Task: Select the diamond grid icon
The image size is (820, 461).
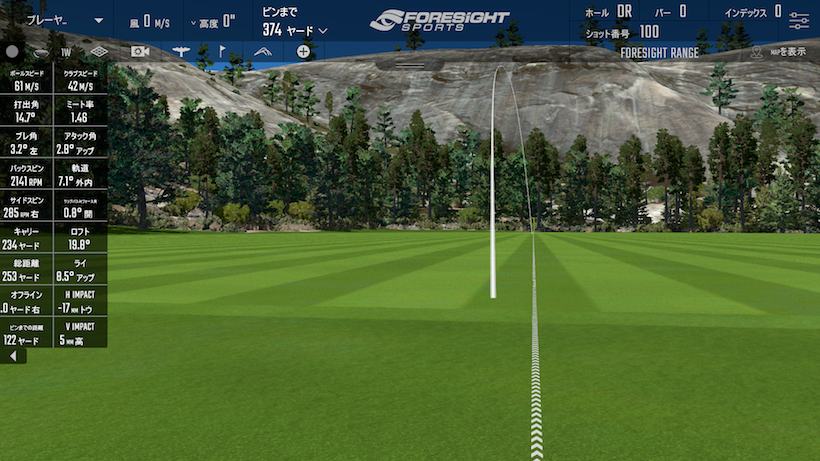Action: [x=99, y=51]
